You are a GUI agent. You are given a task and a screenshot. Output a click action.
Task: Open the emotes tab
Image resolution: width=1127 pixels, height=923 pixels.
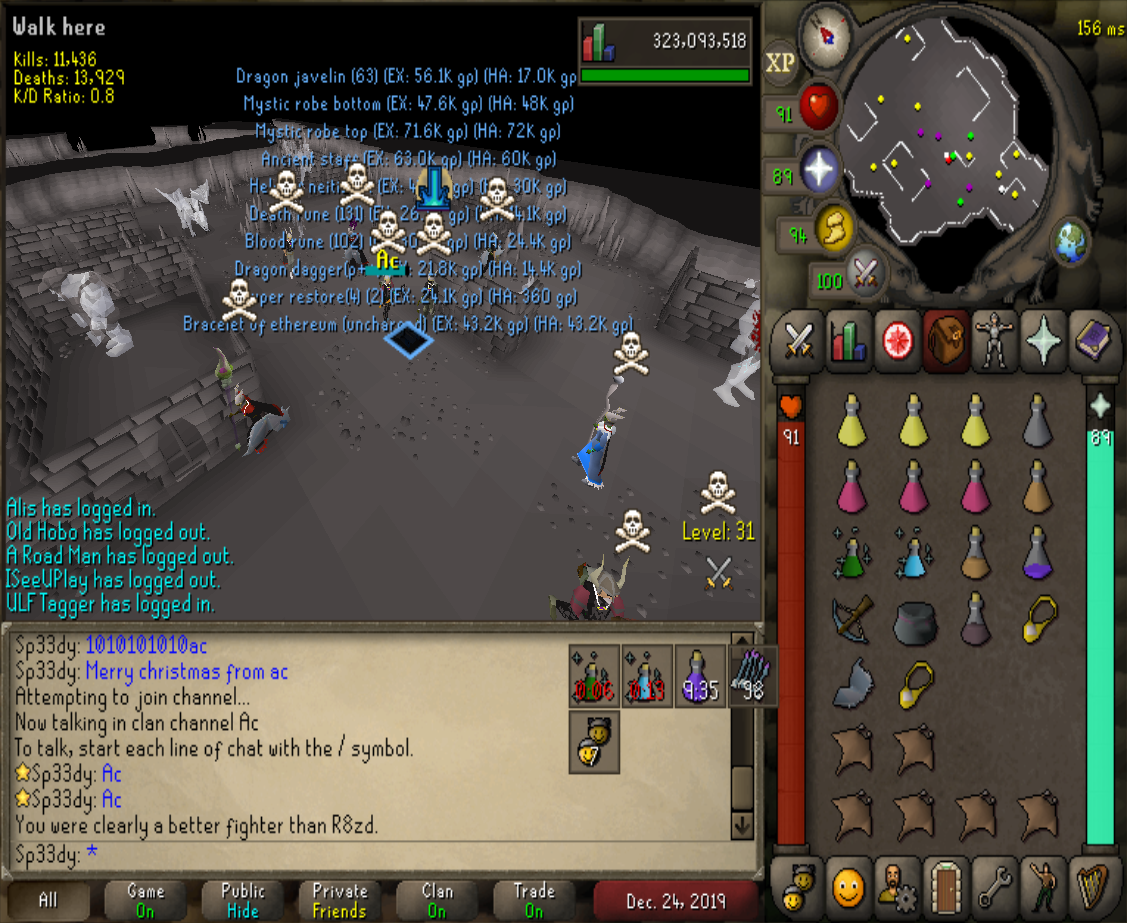(1044, 884)
